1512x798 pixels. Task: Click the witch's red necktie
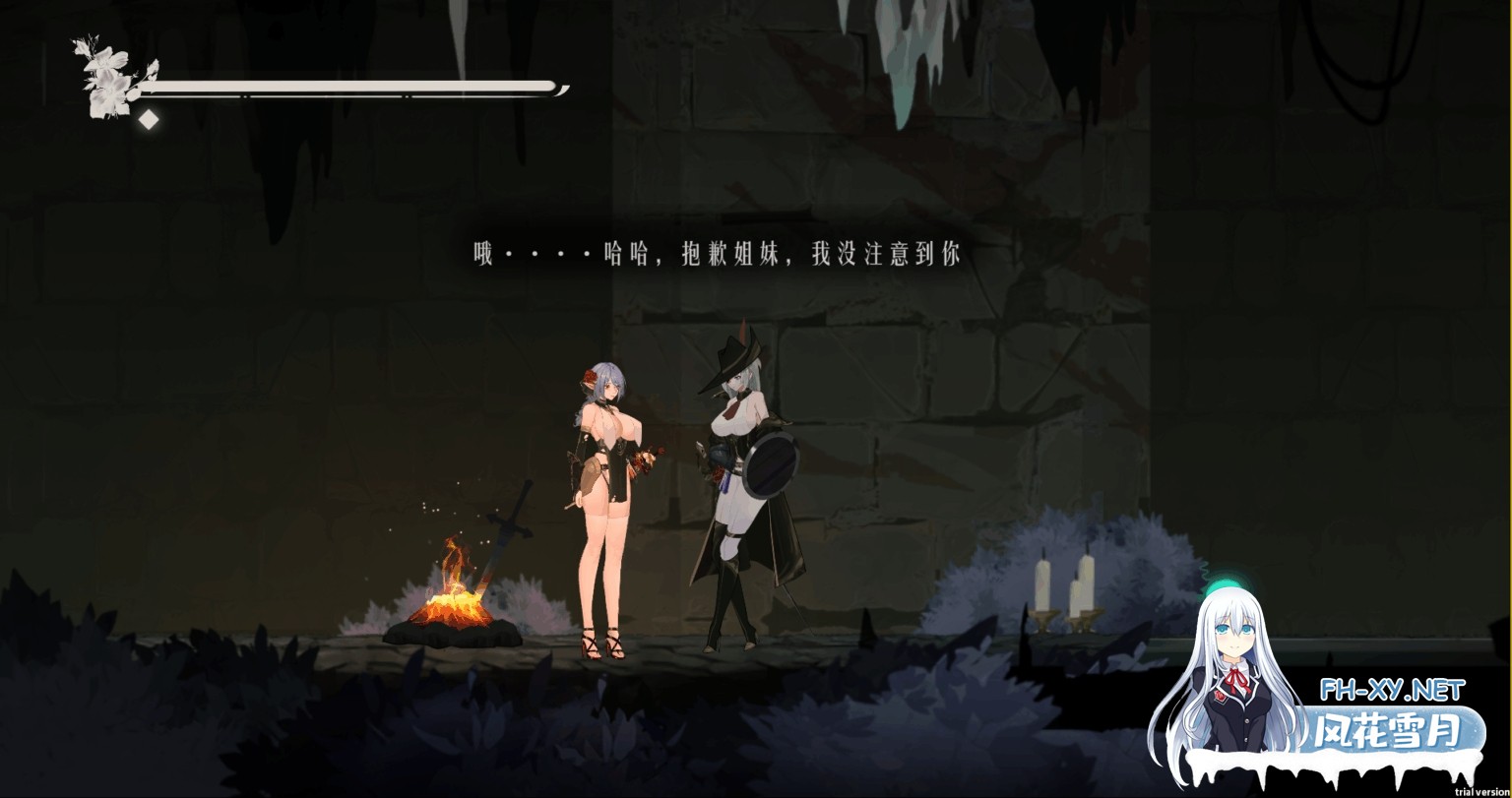(x=733, y=405)
